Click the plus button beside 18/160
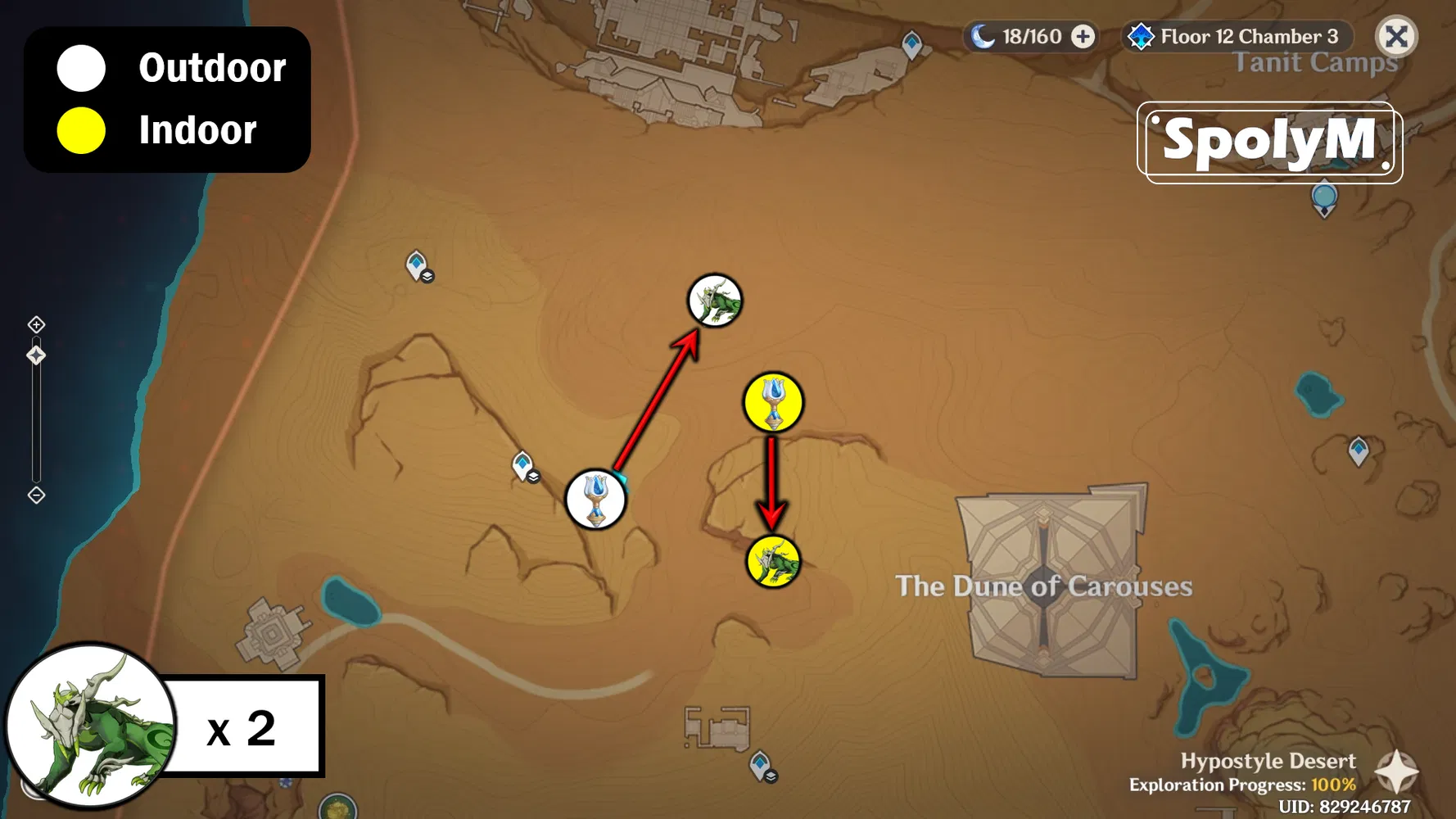 click(x=1083, y=36)
